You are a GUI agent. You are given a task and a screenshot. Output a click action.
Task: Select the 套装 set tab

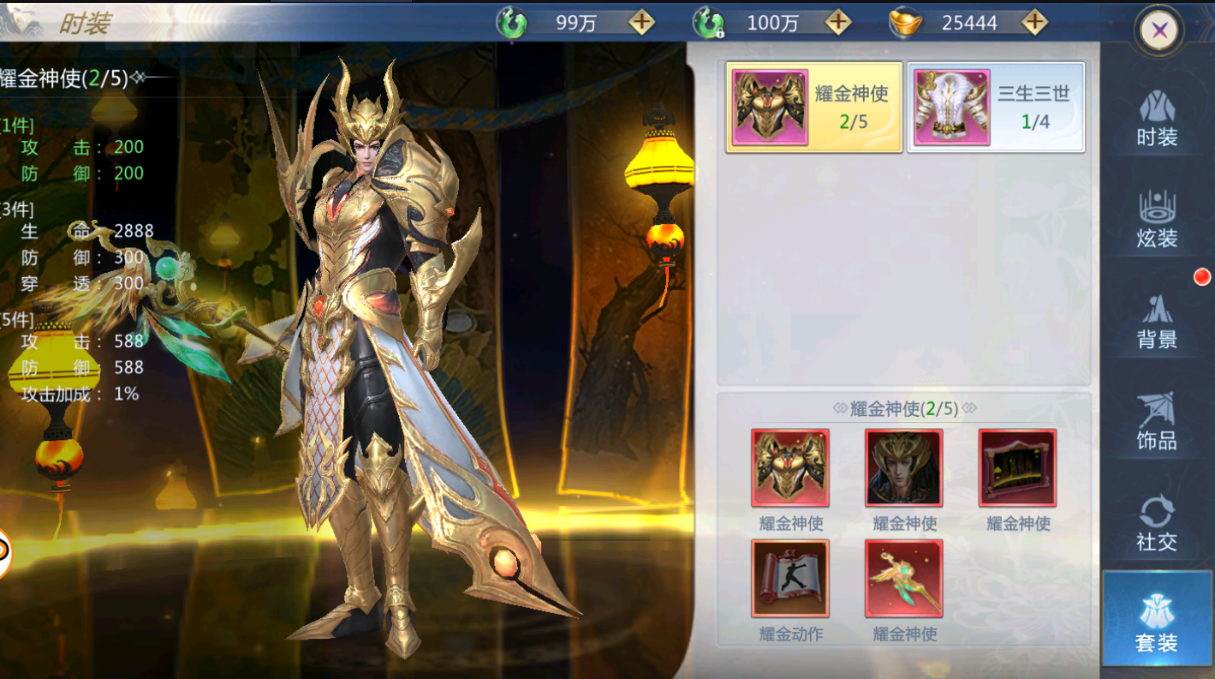coord(1157,620)
